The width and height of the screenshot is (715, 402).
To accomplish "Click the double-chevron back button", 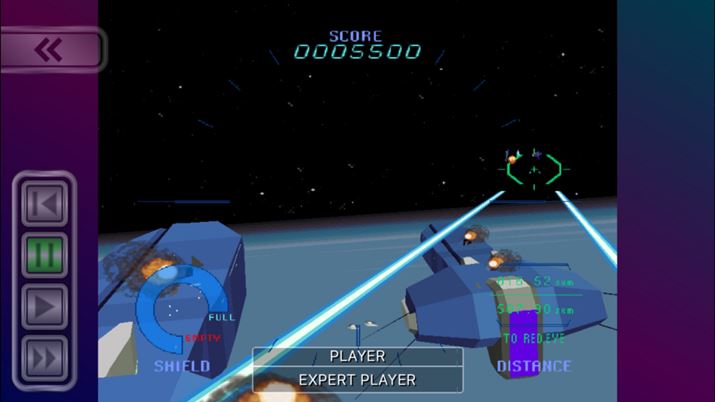I will point(50,50).
